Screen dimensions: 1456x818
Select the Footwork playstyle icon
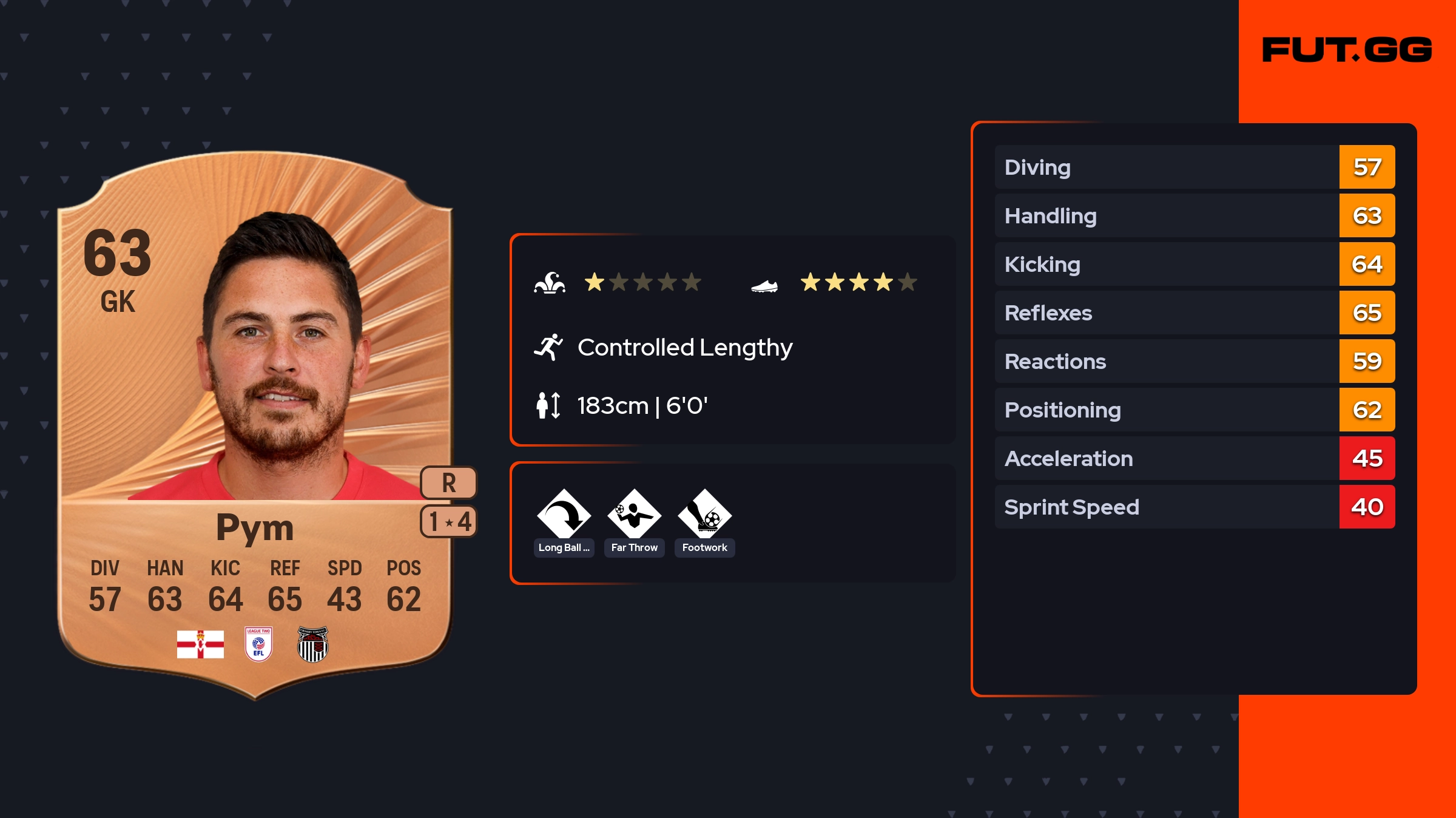click(x=704, y=515)
